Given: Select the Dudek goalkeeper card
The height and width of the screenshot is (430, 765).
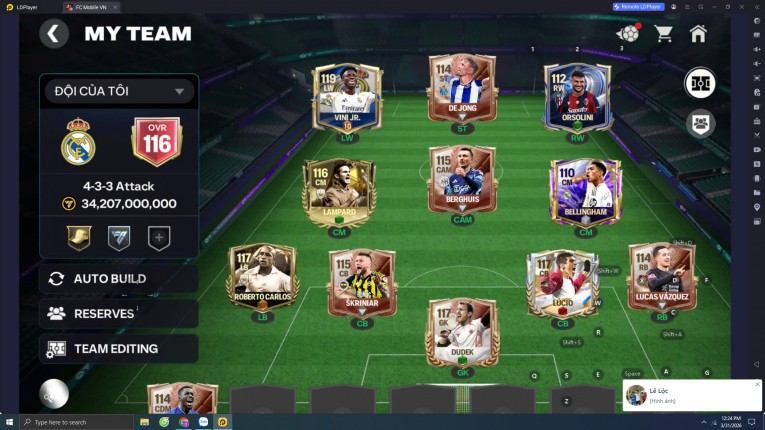Looking at the screenshot, I should point(462,333).
